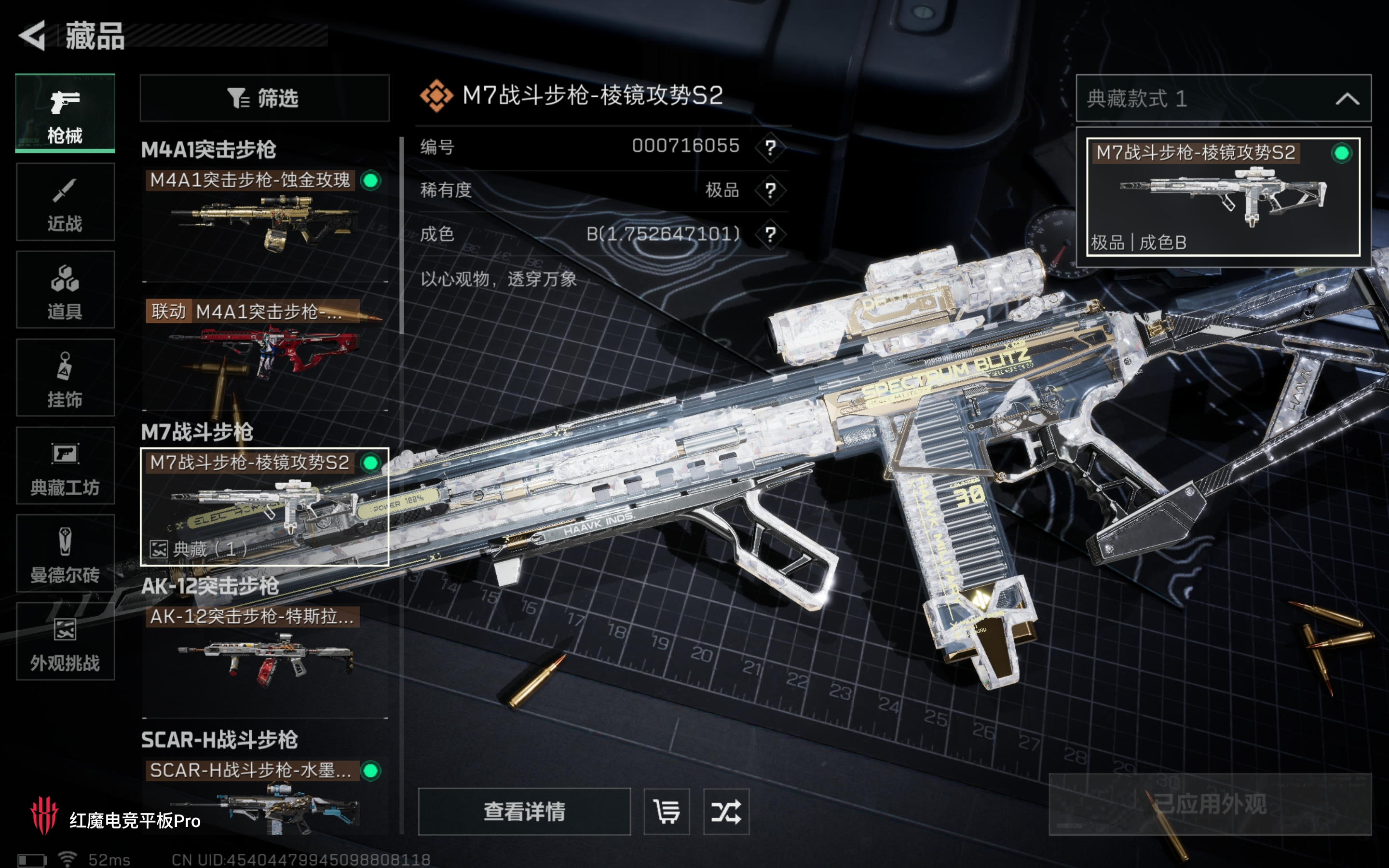
Task: Select the 道具 items category
Action: click(65, 289)
